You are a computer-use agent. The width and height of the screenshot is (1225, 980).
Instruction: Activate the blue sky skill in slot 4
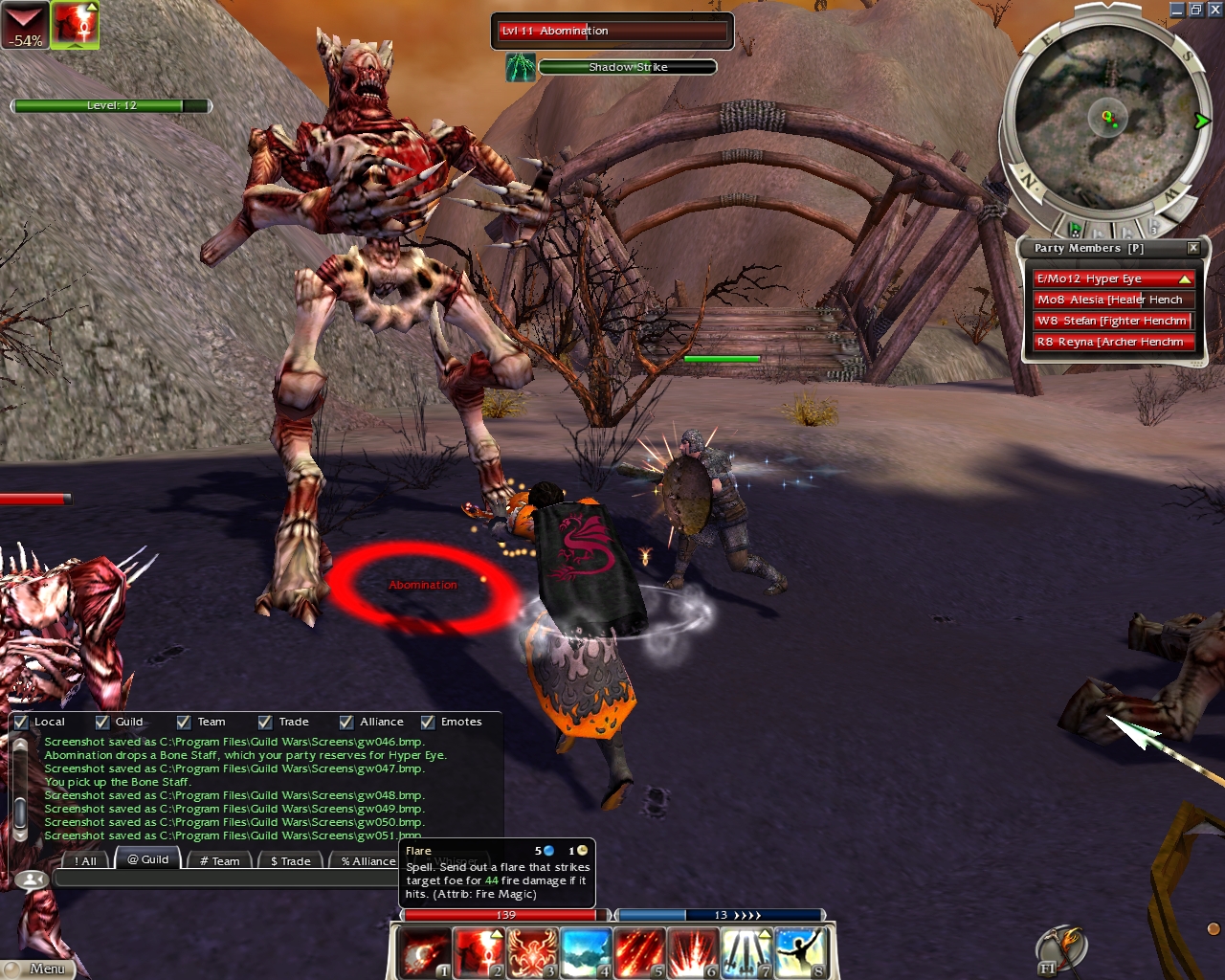pos(586,953)
